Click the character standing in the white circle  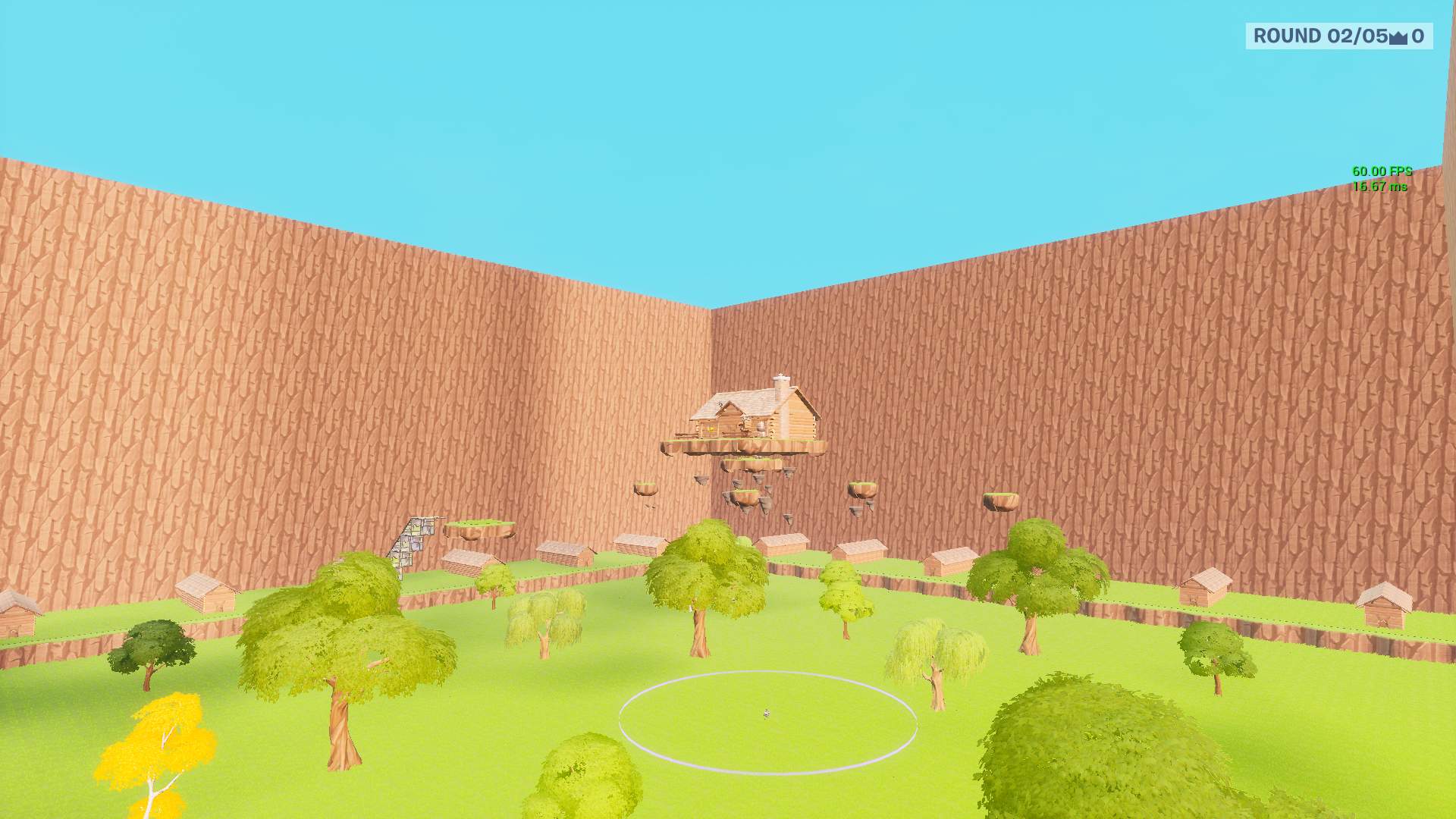click(767, 713)
